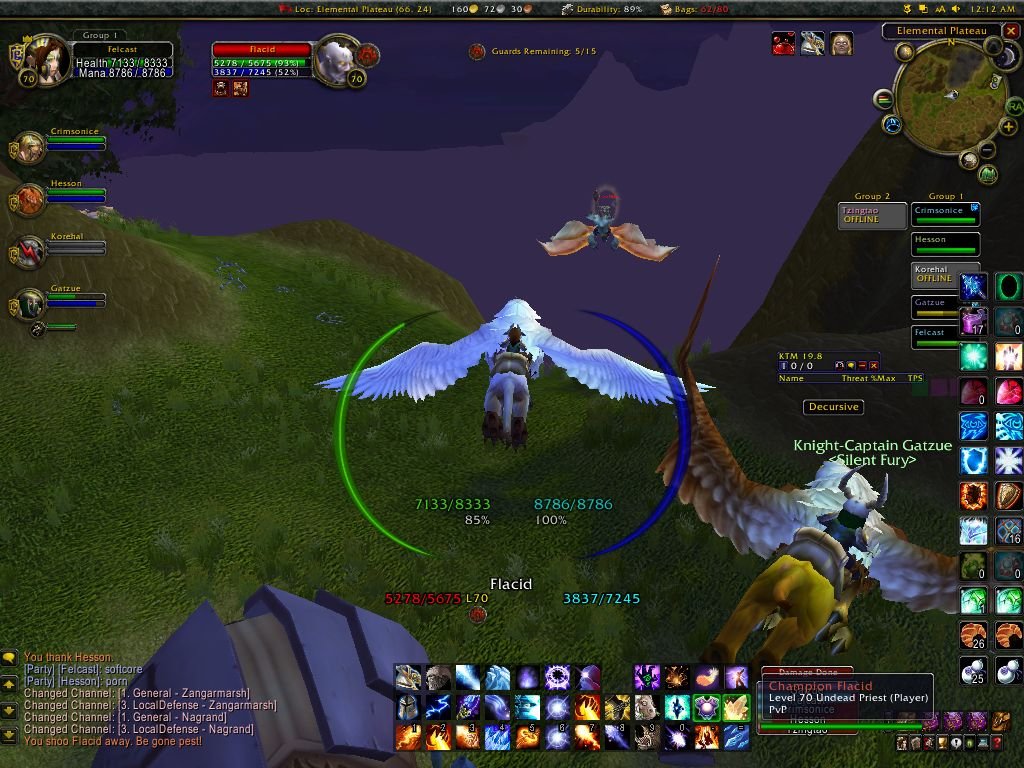Cast the action bar slot 1 fire spell
Viewport: 1024px width, 768px height.
(x=407, y=737)
